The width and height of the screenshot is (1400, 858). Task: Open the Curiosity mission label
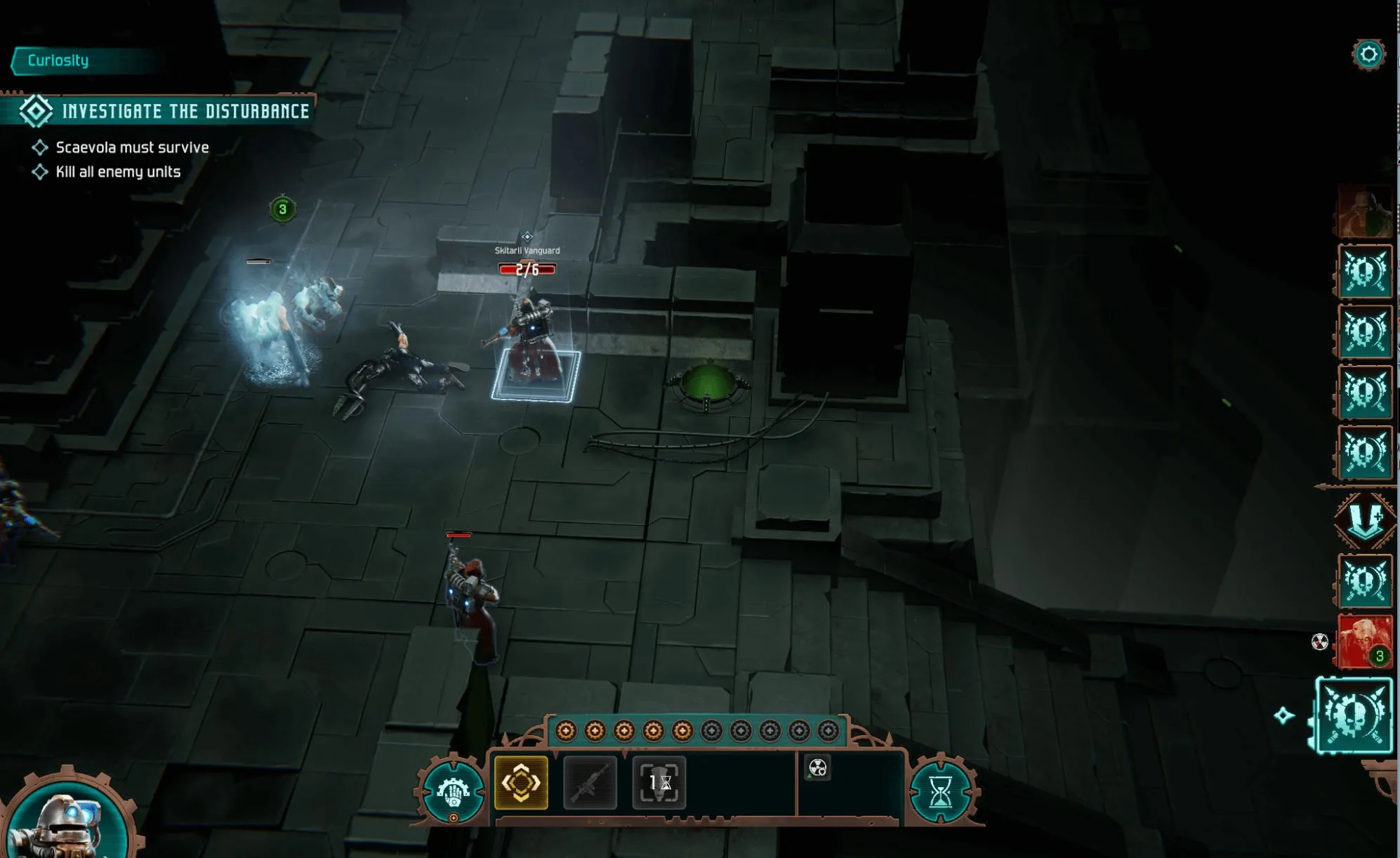(58, 61)
